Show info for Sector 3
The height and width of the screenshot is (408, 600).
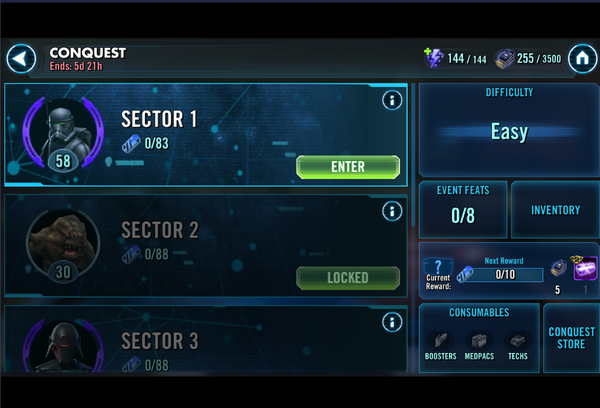click(392, 321)
